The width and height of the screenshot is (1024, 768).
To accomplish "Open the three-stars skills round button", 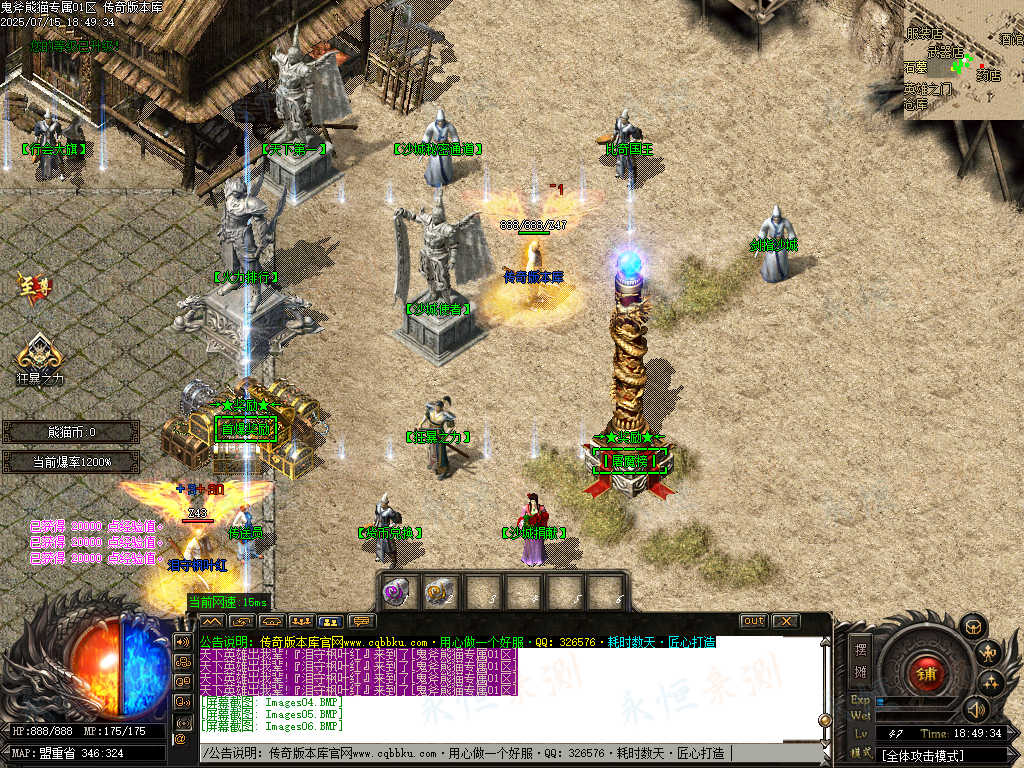I will click(x=993, y=683).
